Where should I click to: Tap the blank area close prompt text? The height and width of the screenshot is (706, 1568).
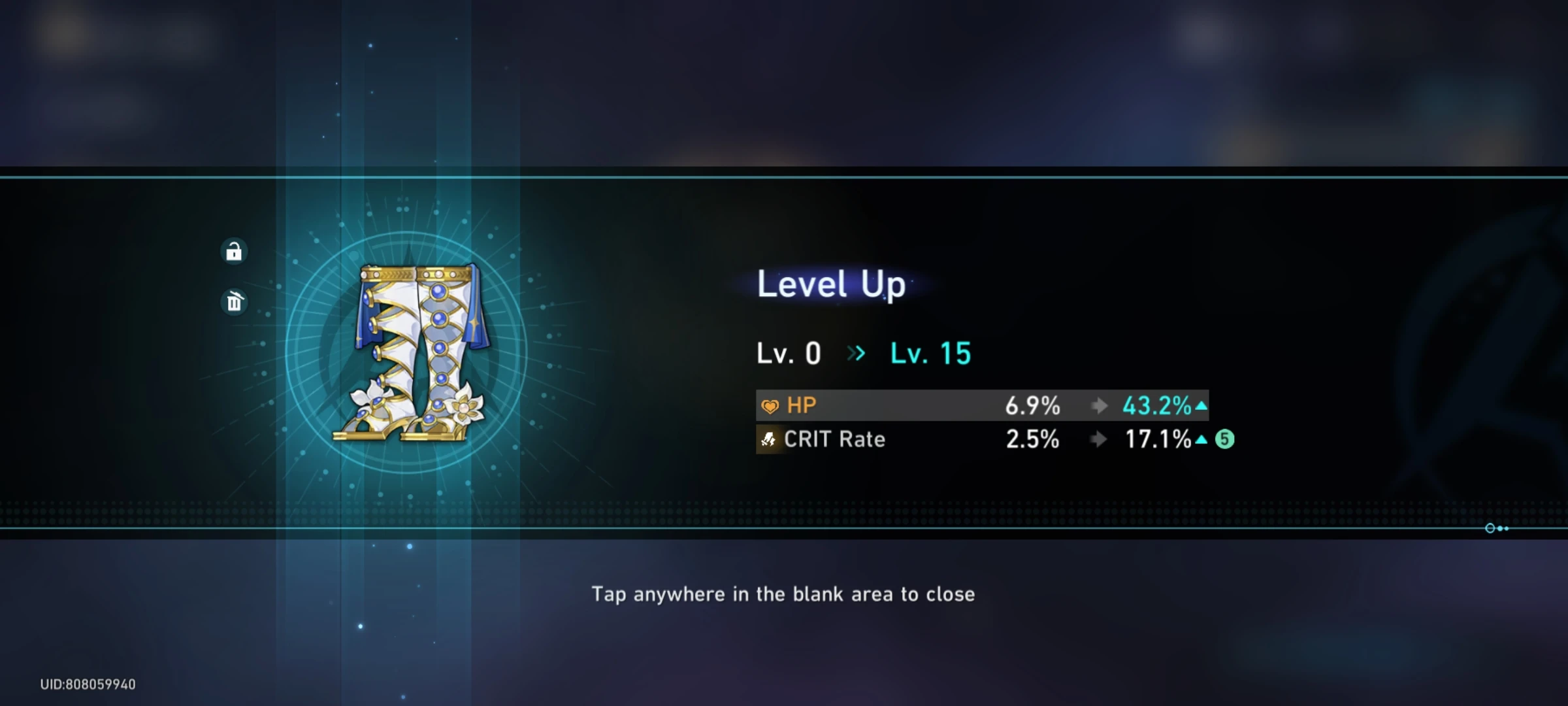click(x=783, y=594)
